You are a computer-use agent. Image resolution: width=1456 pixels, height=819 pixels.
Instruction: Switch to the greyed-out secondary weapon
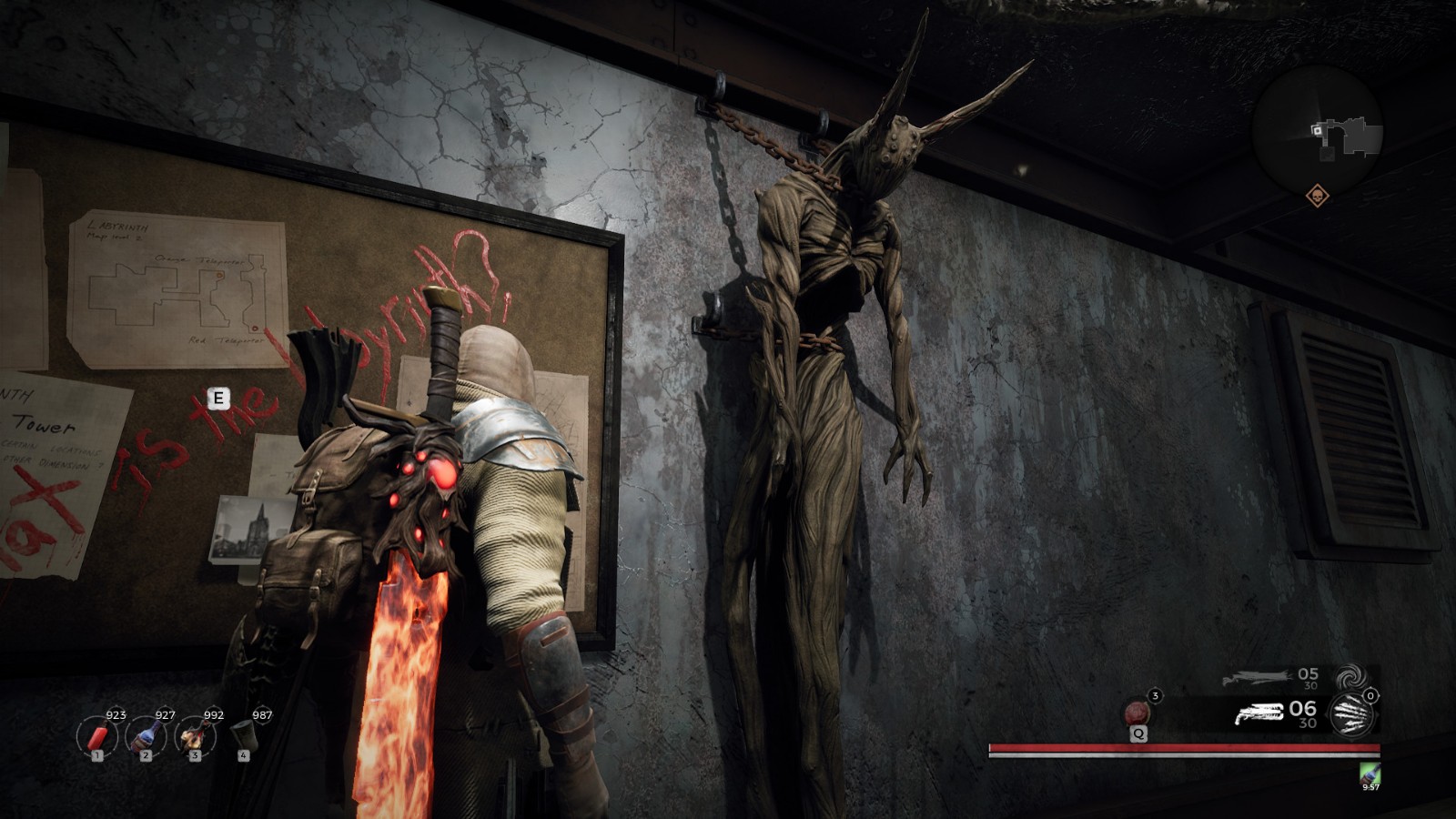[1257, 678]
